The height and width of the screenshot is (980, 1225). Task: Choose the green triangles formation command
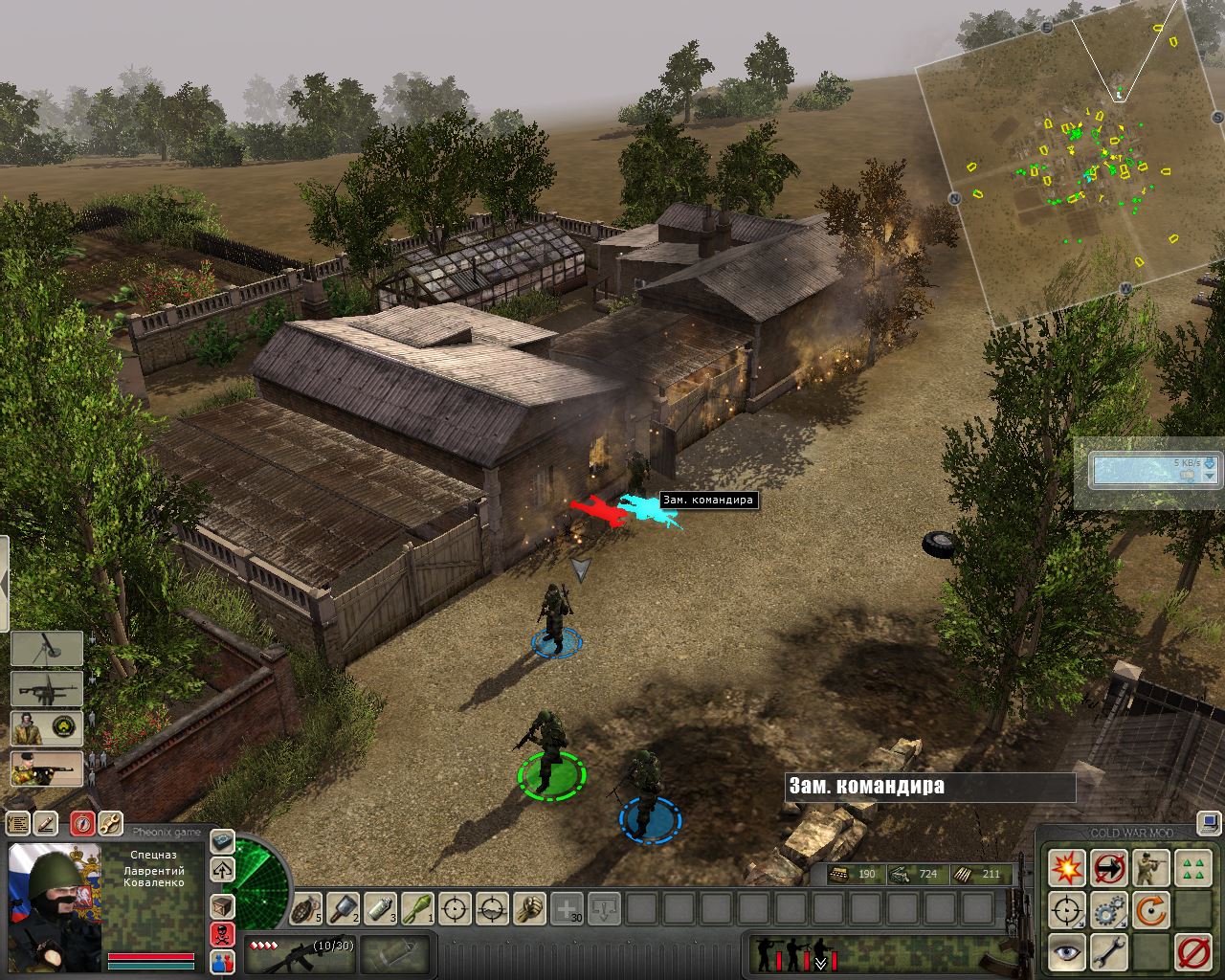click(1192, 868)
